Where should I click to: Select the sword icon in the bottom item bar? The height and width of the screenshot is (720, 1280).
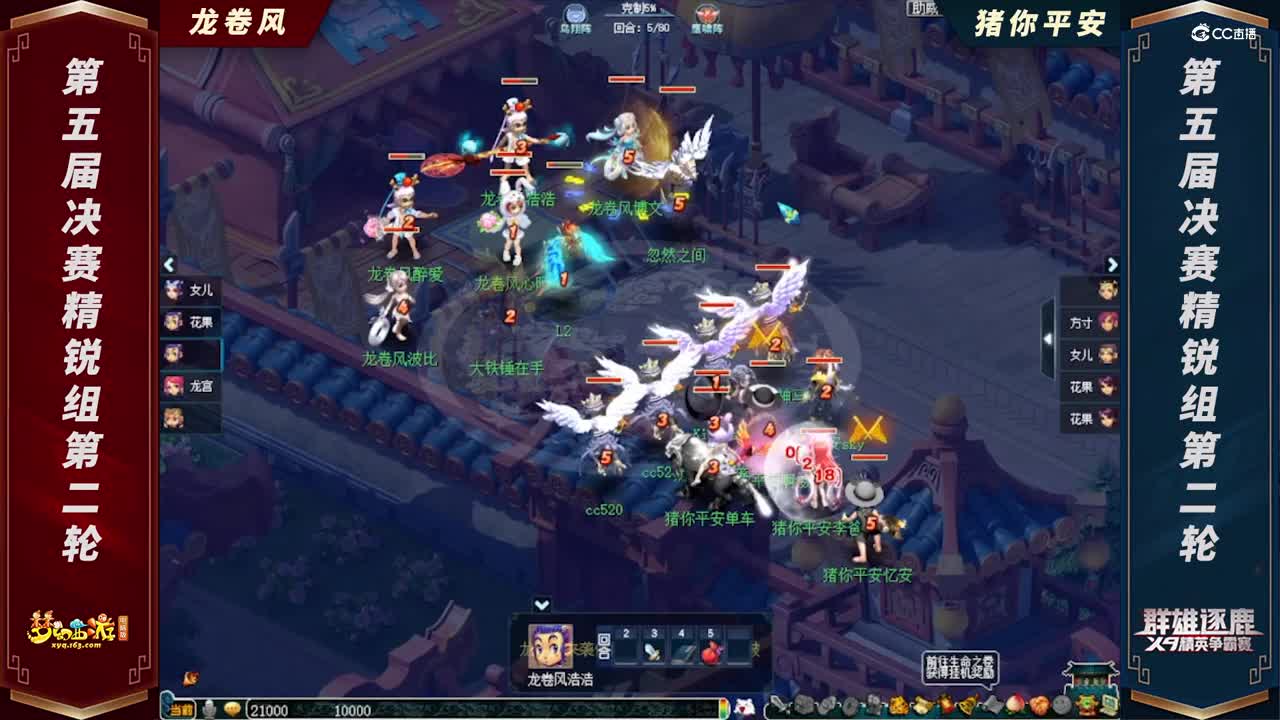[x=778, y=704]
